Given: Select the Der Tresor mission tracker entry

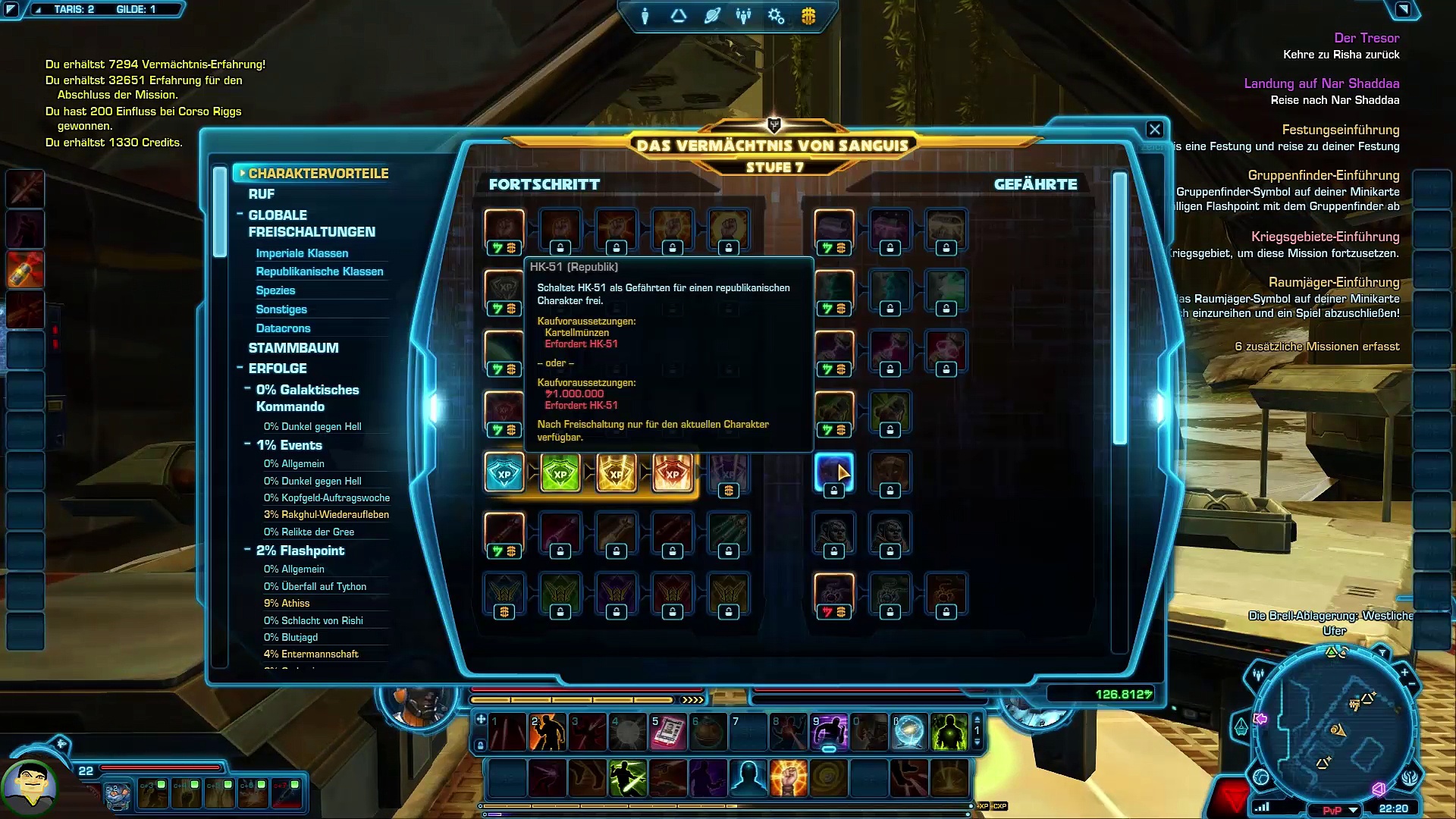Looking at the screenshot, I should pyautogui.click(x=1367, y=38).
